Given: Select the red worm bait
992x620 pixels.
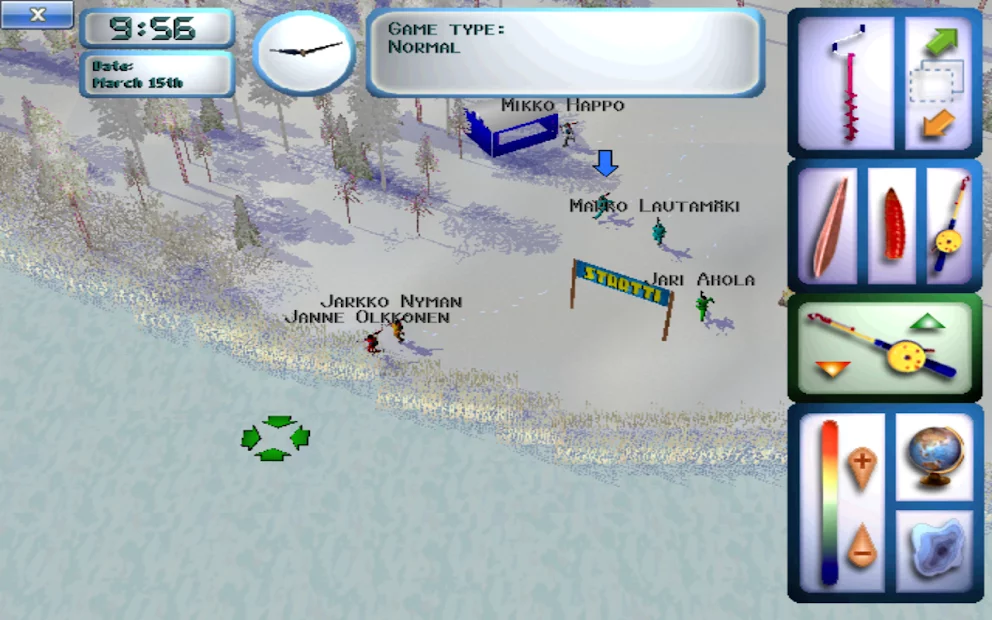Looking at the screenshot, I should pyautogui.click(x=893, y=226).
